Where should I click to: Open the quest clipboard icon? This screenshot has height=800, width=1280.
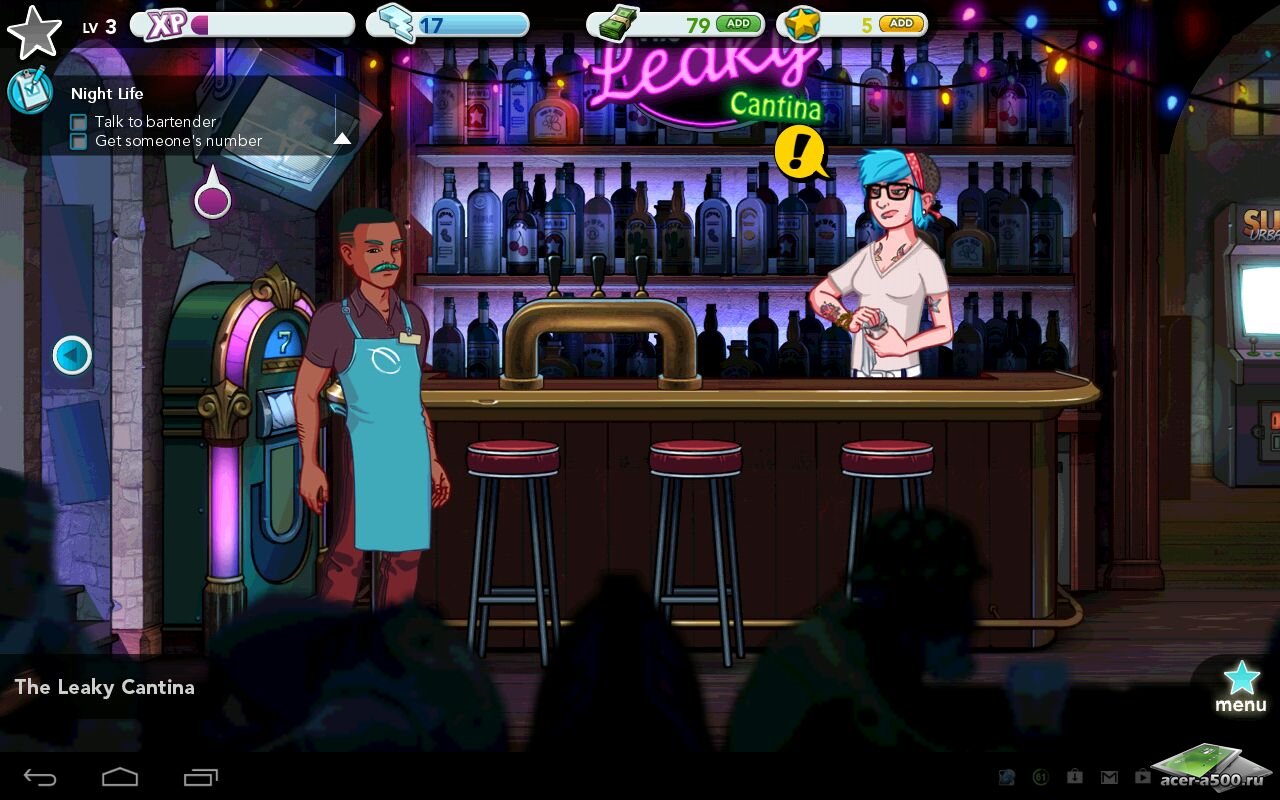[x=29, y=91]
